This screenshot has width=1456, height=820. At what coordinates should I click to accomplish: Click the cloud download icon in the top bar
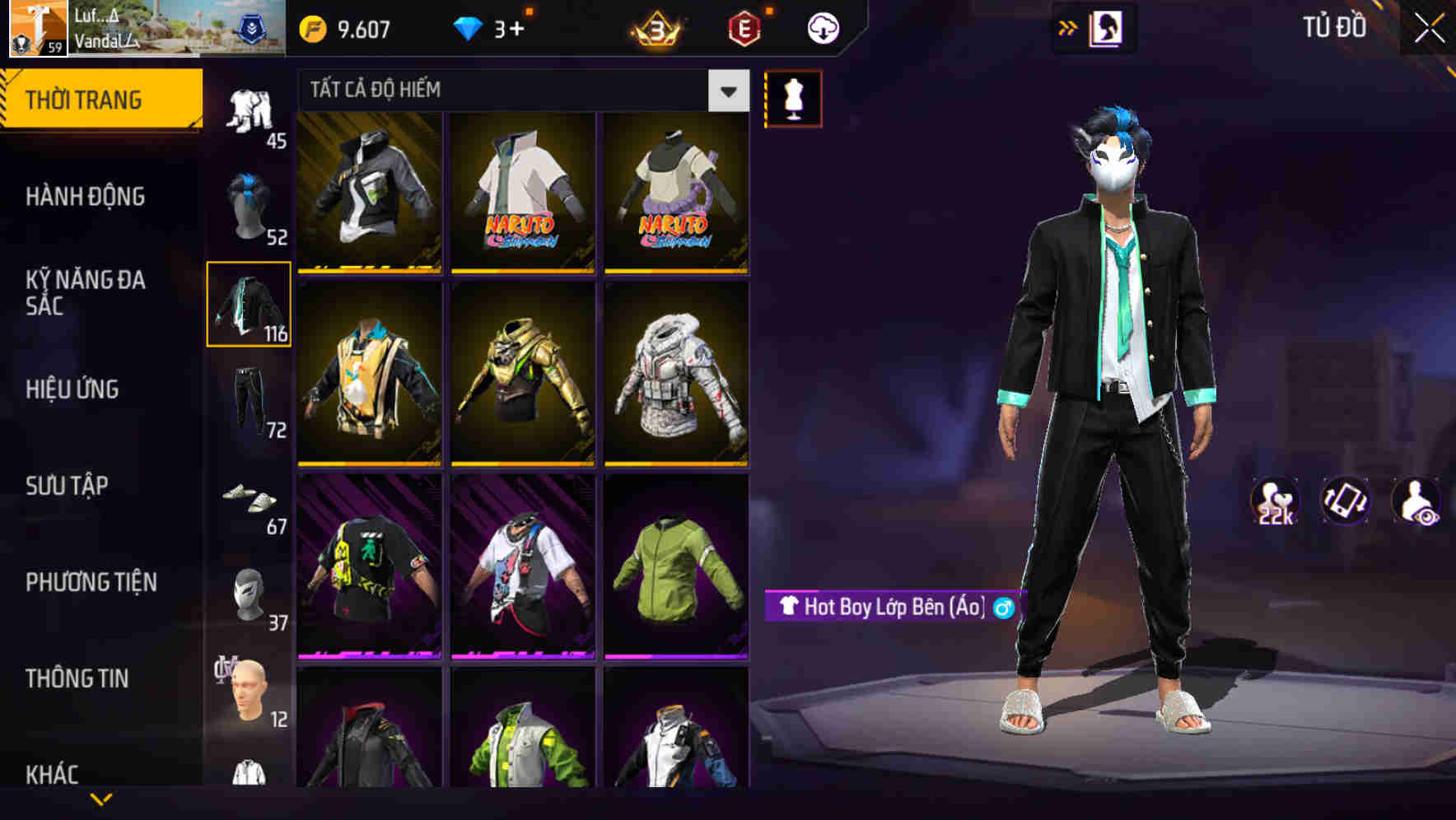tap(822, 27)
